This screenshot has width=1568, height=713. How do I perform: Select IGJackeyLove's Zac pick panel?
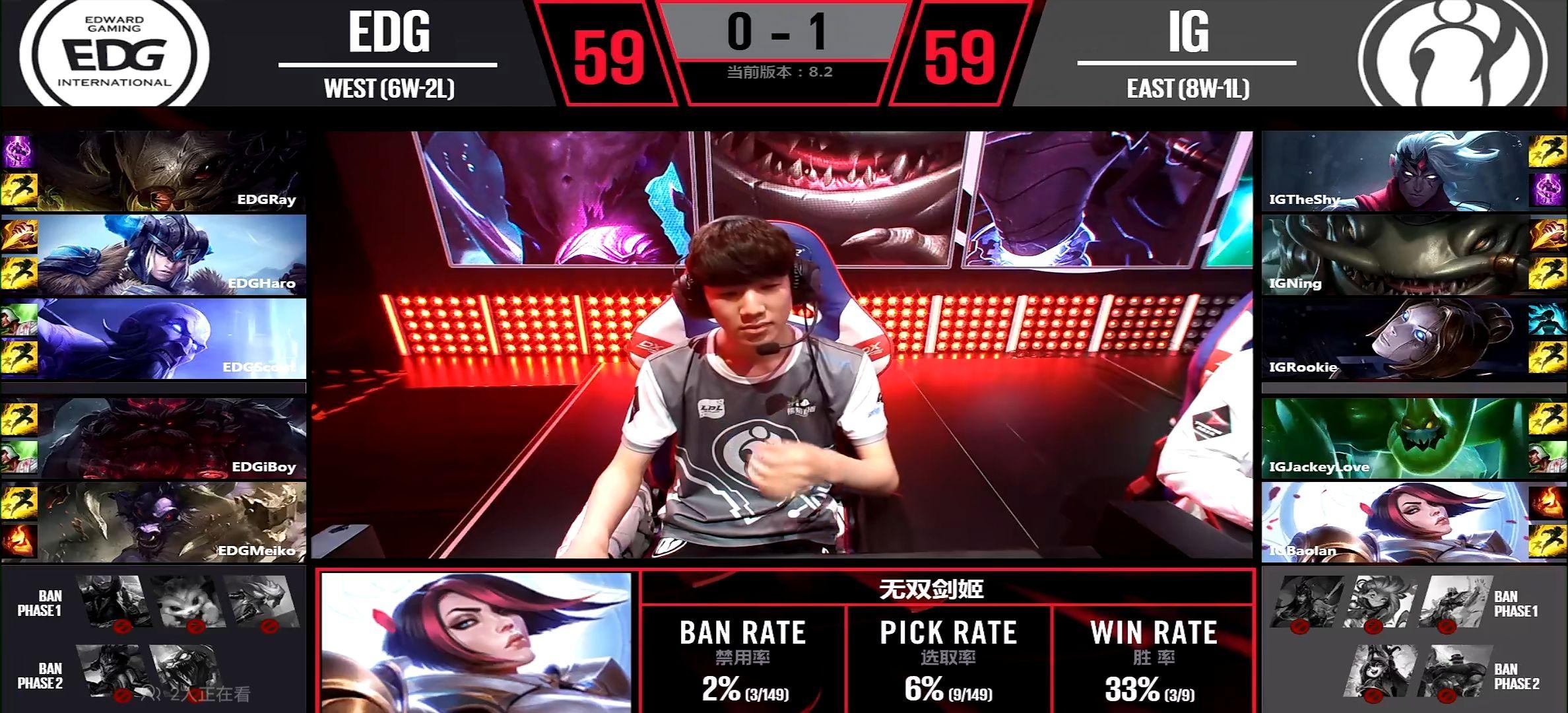pos(1394,438)
